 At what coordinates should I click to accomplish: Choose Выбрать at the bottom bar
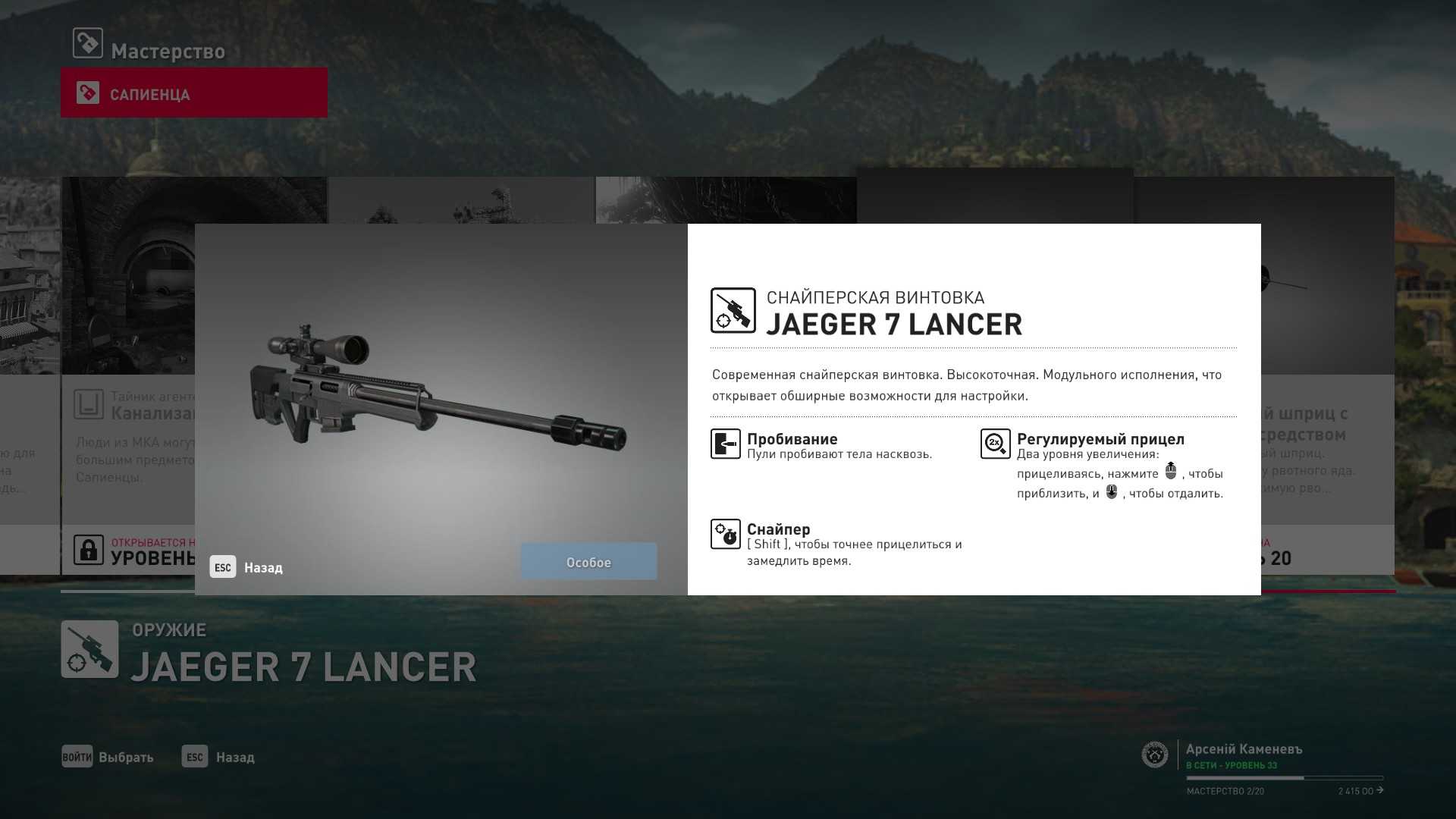point(108,757)
